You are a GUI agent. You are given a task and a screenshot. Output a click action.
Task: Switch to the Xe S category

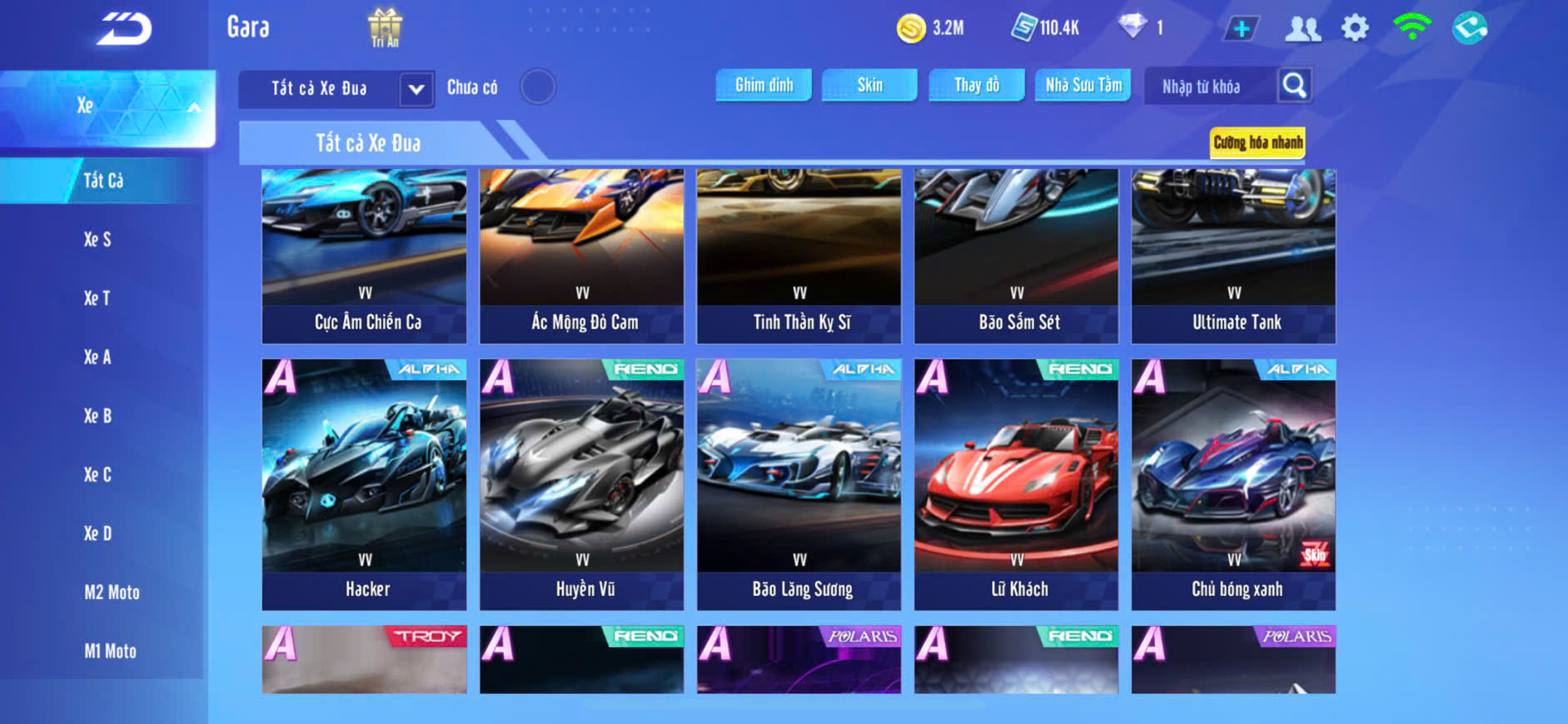coord(97,240)
